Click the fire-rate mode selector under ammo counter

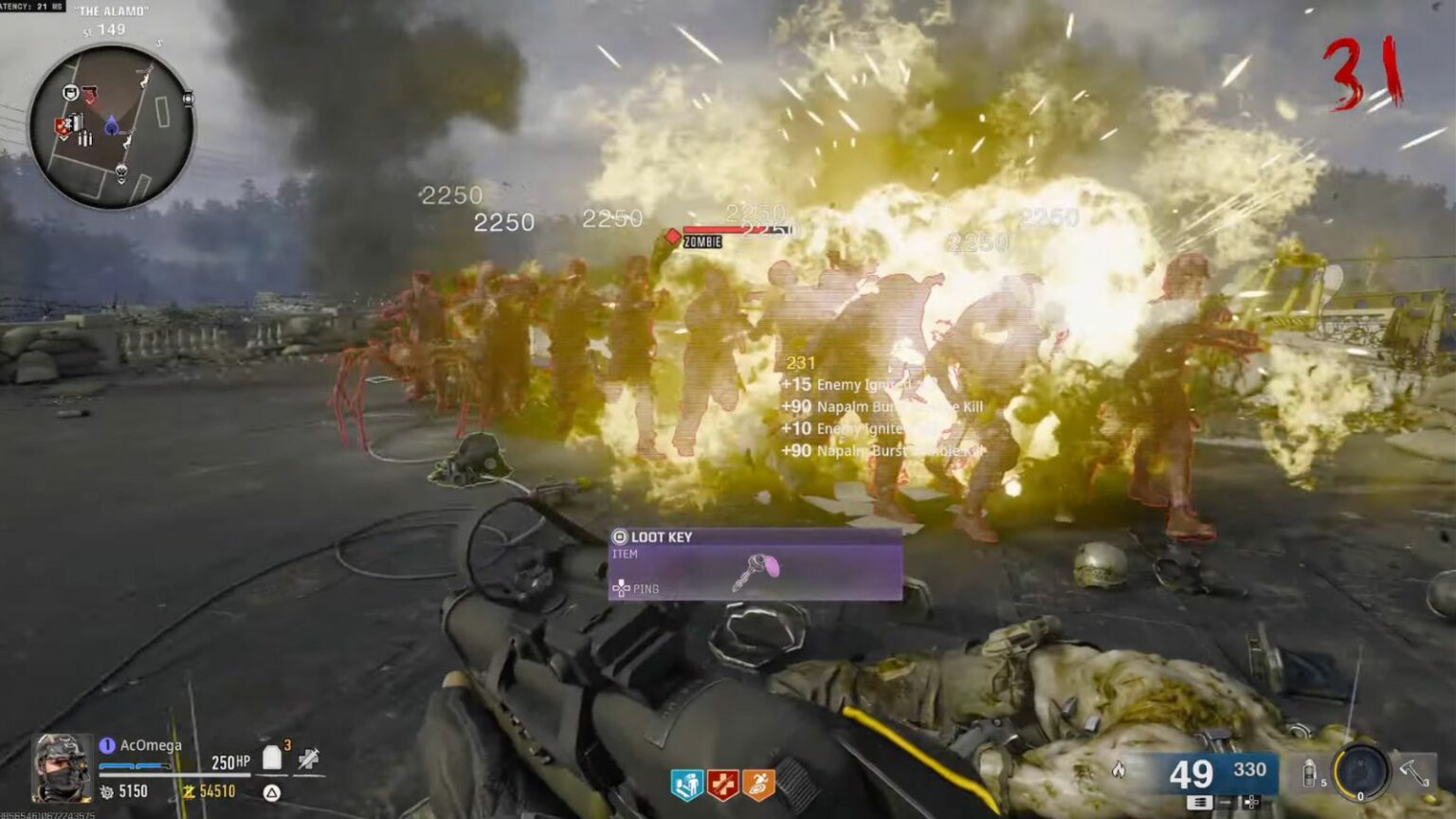[1199, 803]
